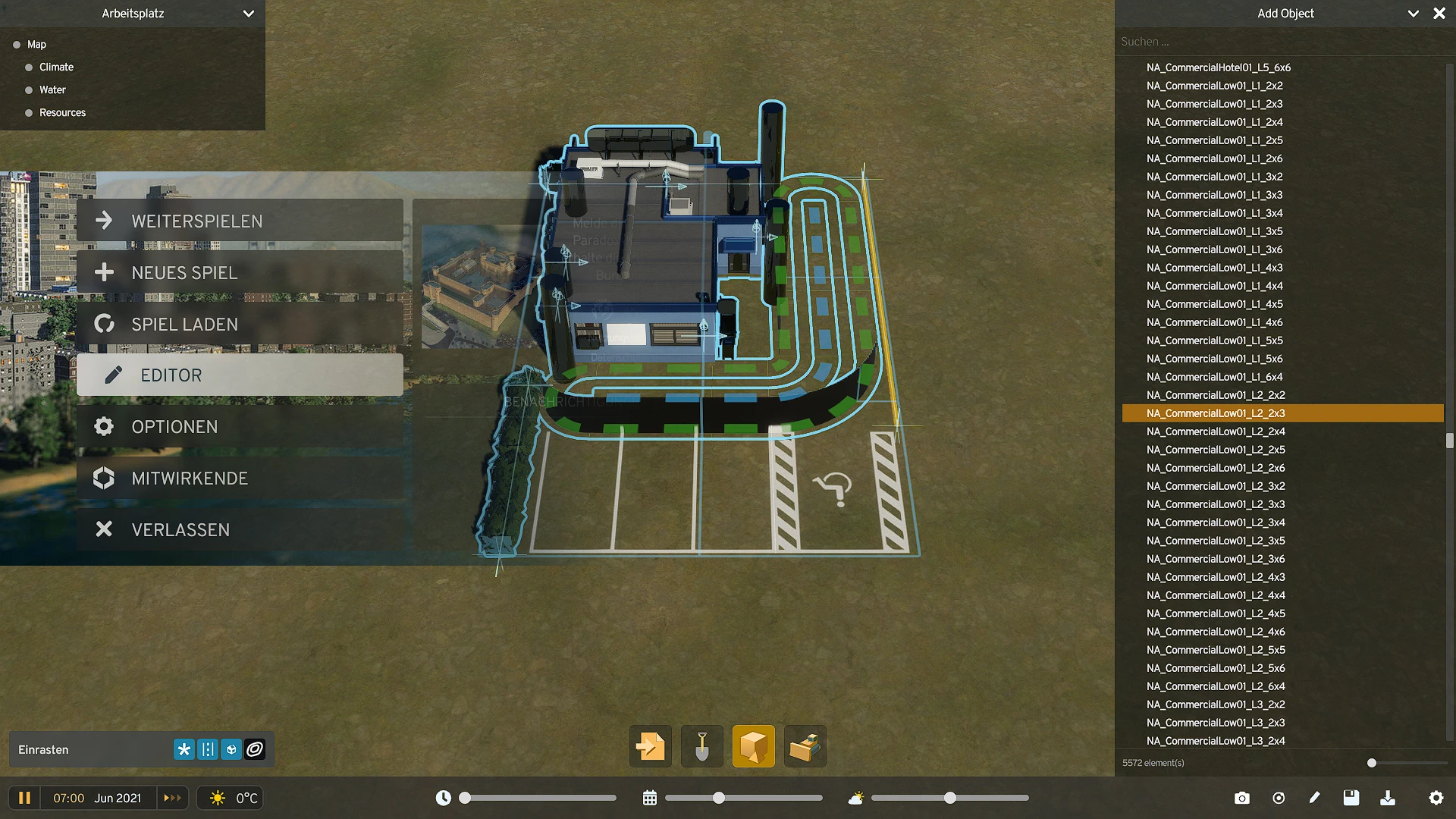Take a screenshot with the camera icon
Viewport: 1456px width, 819px height.
tap(1241, 798)
